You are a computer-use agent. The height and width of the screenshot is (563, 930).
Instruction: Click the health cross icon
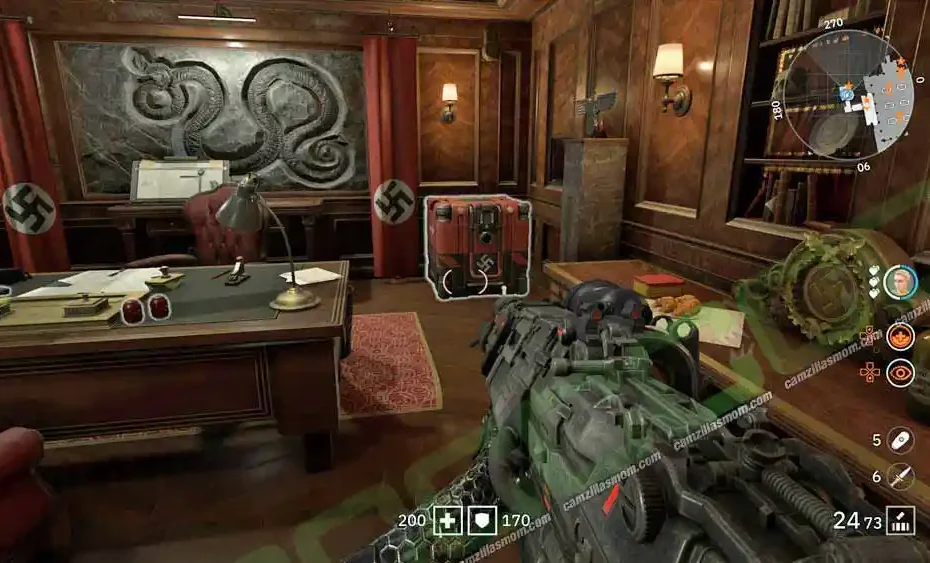click(x=447, y=521)
